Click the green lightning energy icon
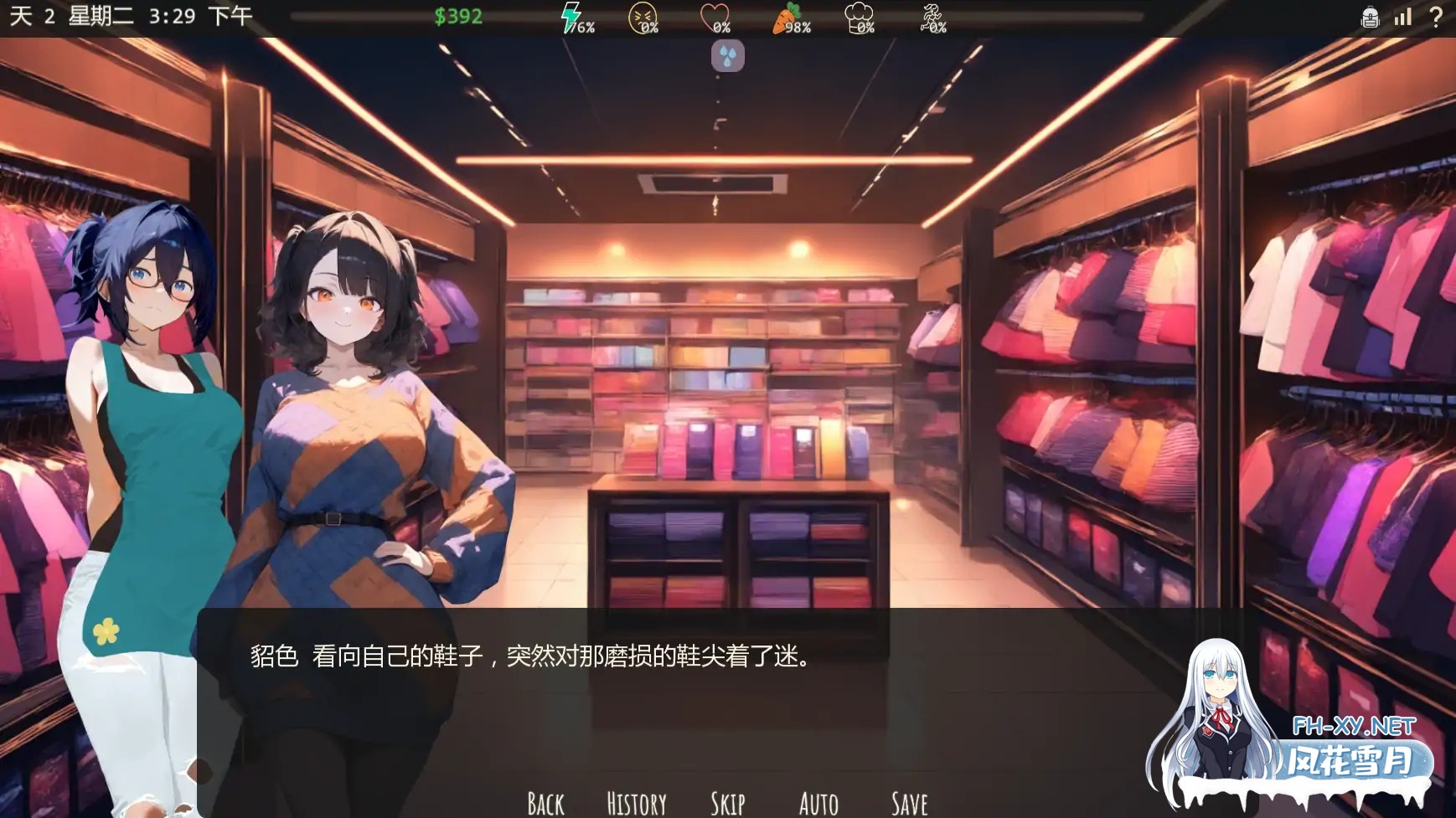 click(x=571, y=17)
